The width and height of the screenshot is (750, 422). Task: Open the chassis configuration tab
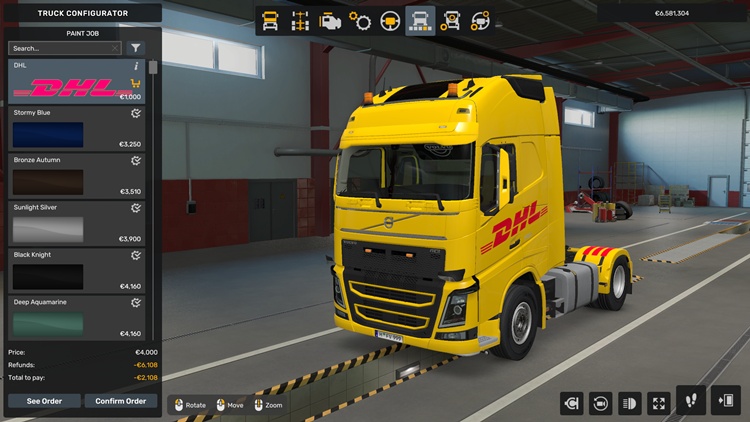pyautogui.click(x=299, y=21)
